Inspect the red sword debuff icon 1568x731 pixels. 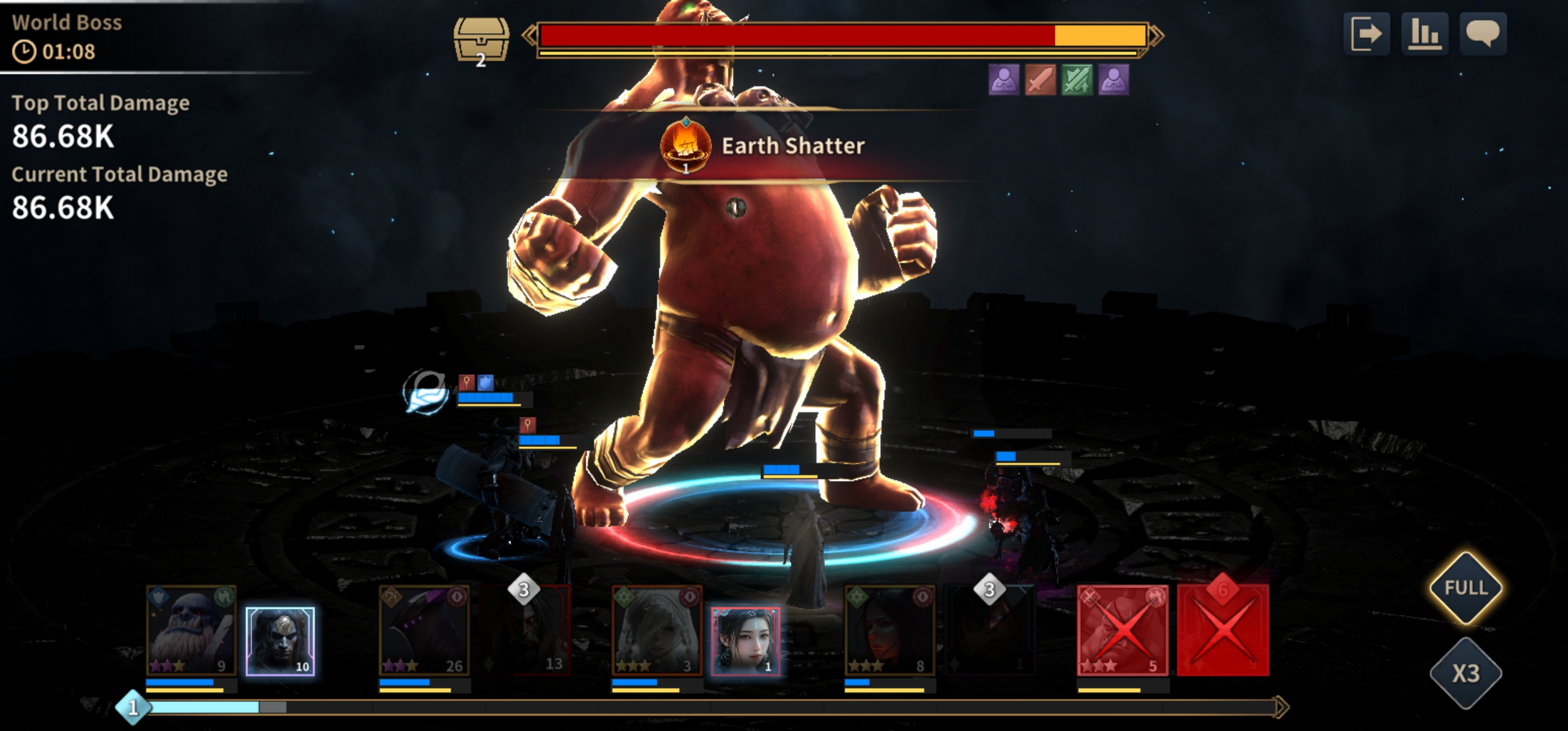point(1040,80)
